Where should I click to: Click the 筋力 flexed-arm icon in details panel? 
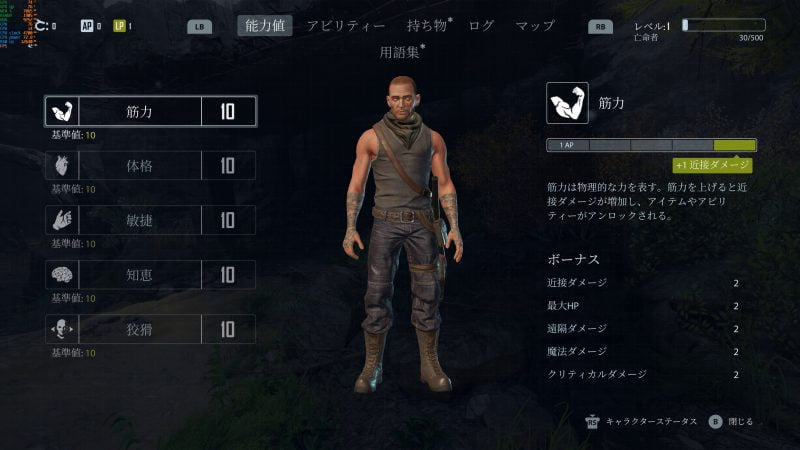[567, 103]
